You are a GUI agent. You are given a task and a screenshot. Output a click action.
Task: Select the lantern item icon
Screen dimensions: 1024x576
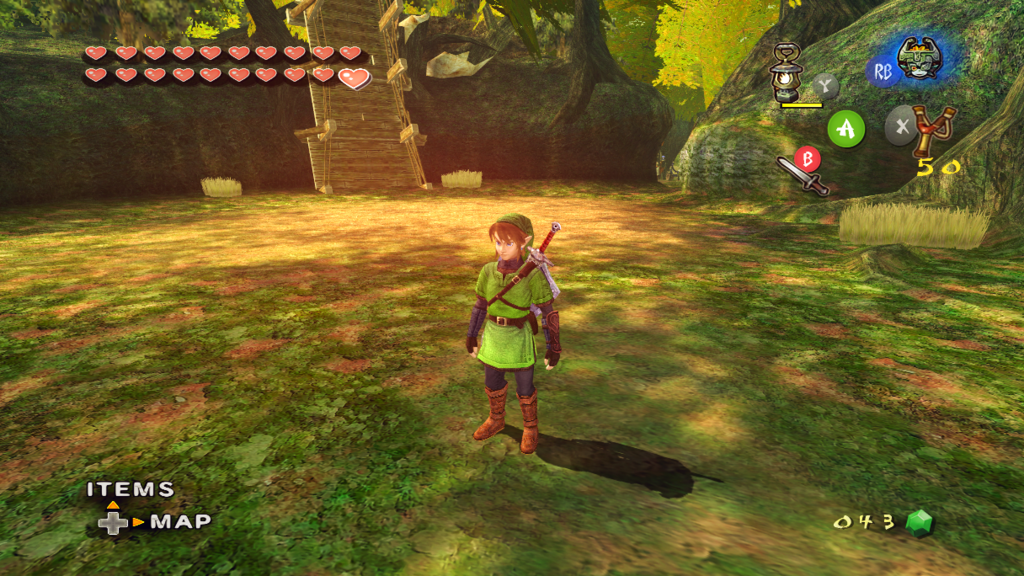pyautogui.click(x=788, y=73)
